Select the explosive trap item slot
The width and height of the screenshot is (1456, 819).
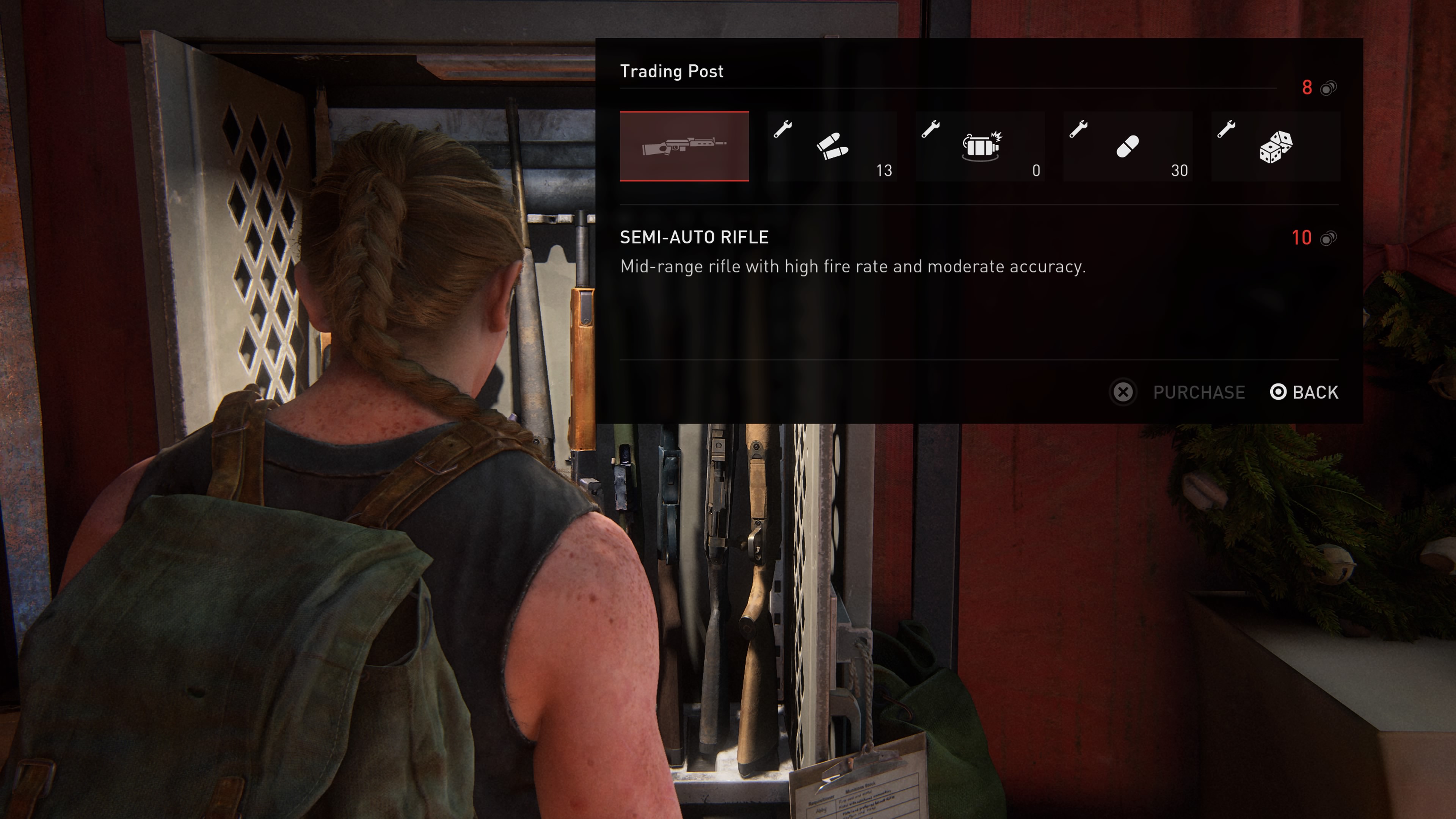pos(980,146)
